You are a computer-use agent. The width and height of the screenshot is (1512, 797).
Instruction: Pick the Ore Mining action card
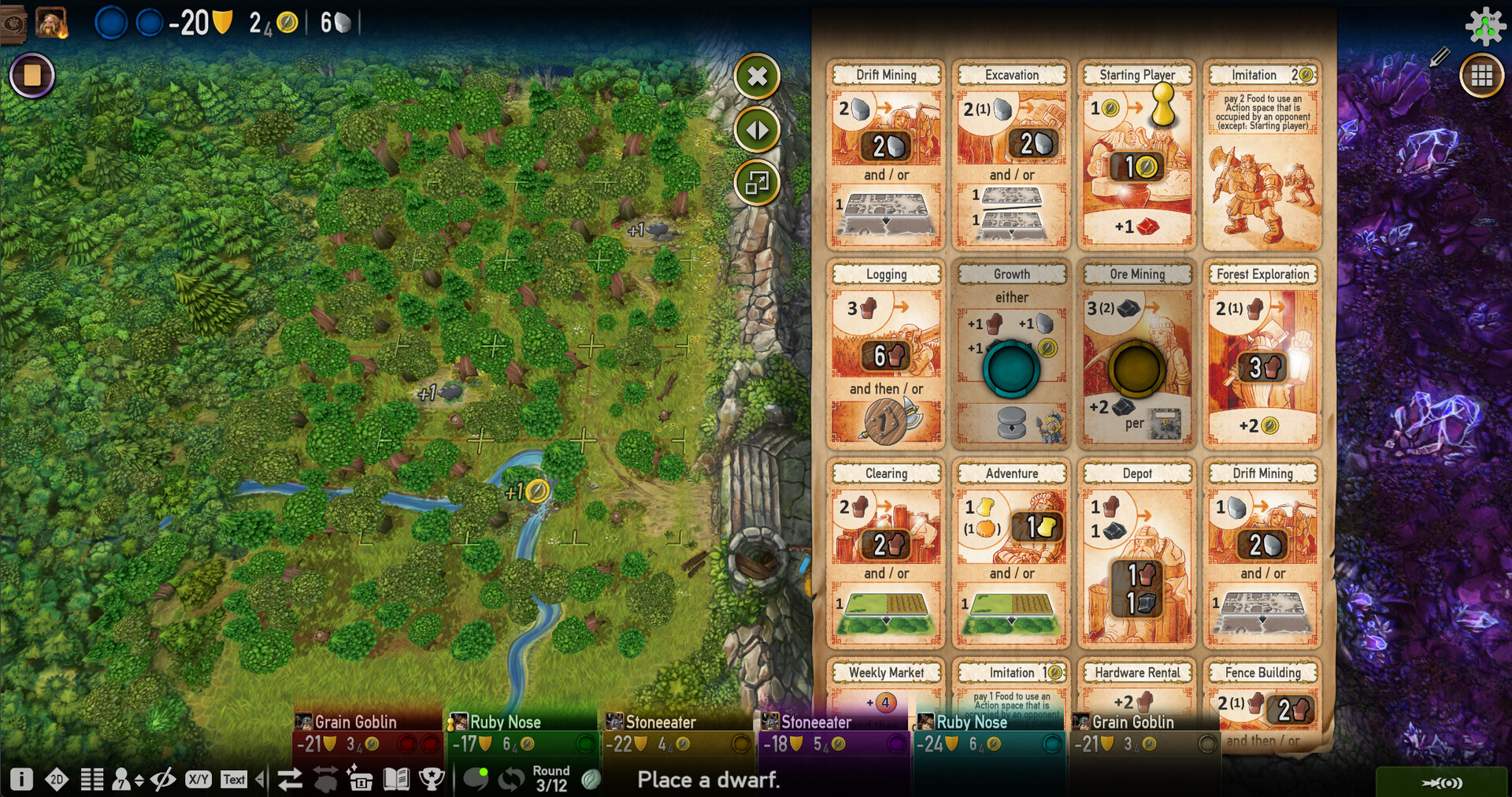point(1137,354)
